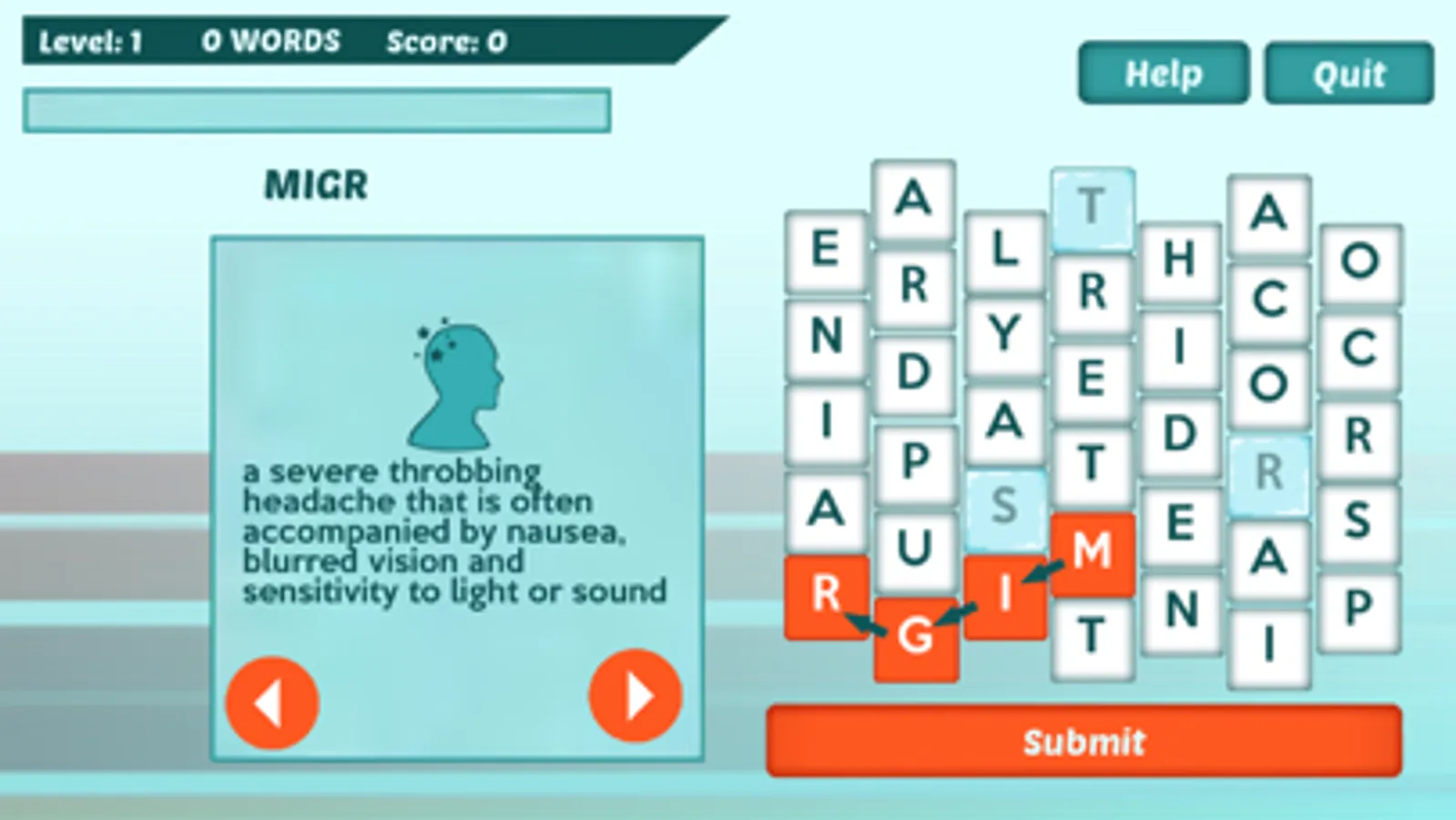This screenshot has height=820, width=1456.
Task: Quit the game
Action: pos(1349,74)
